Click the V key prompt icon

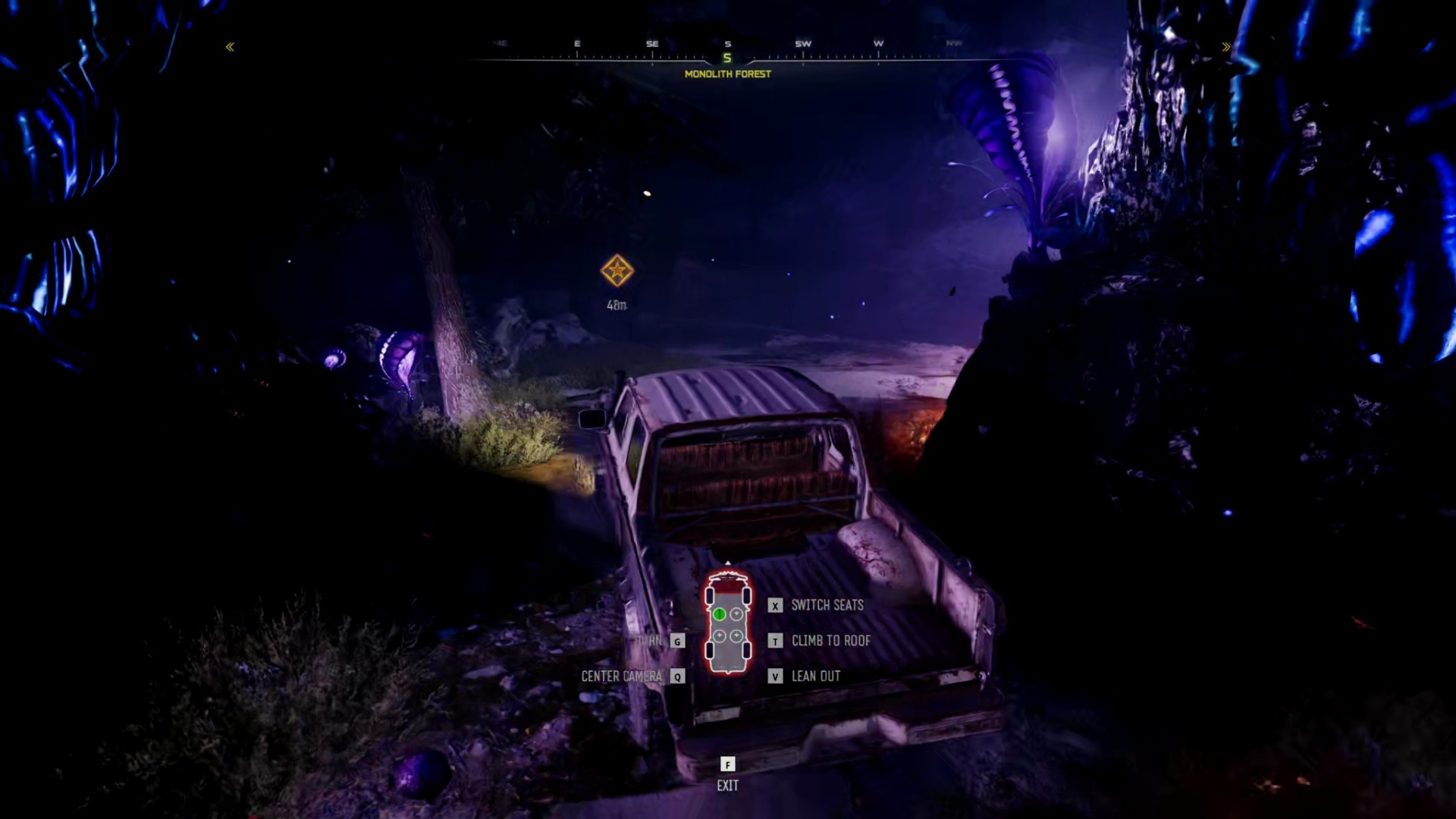click(x=774, y=676)
